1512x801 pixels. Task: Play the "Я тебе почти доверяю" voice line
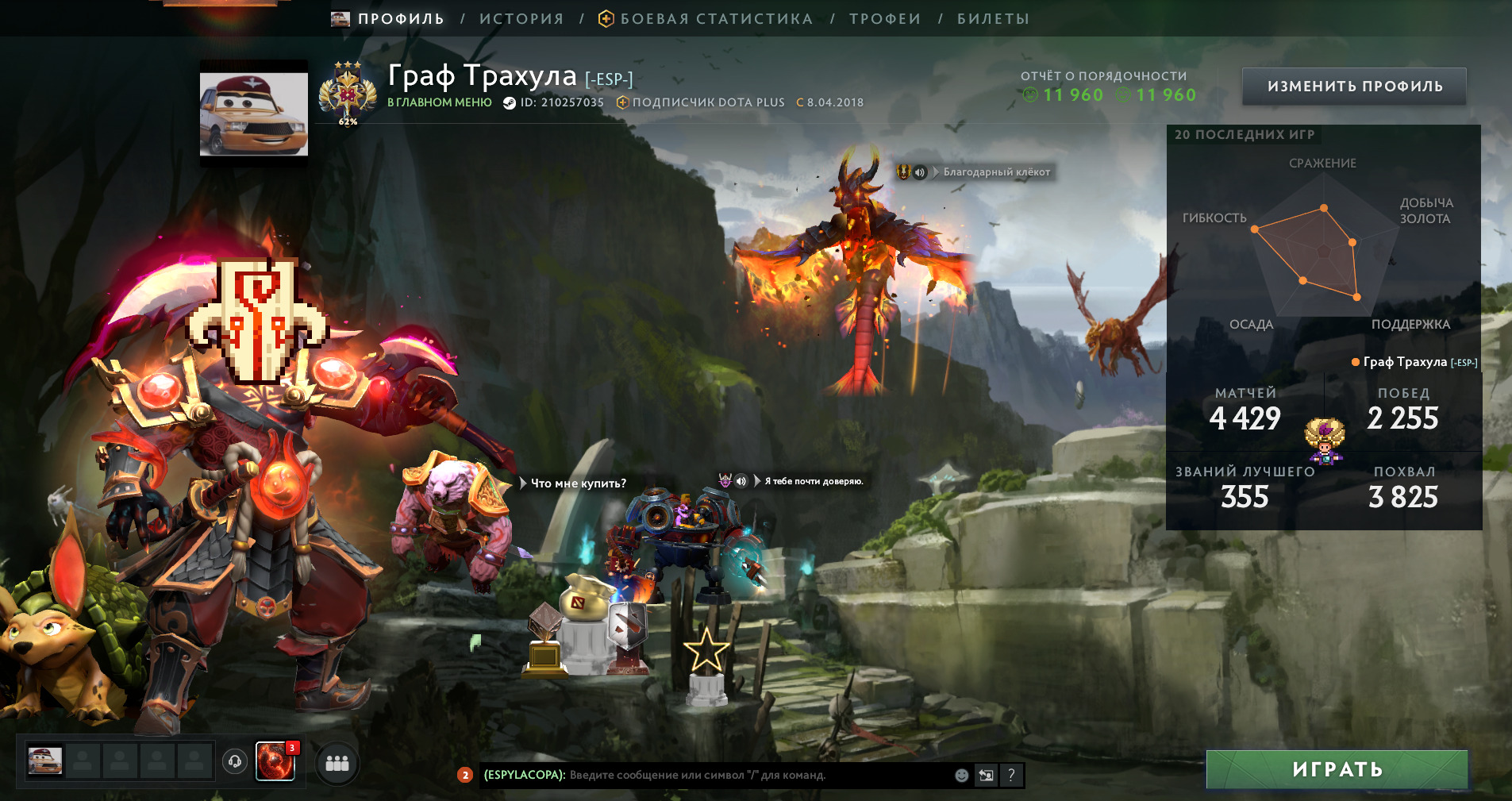point(741,481)
